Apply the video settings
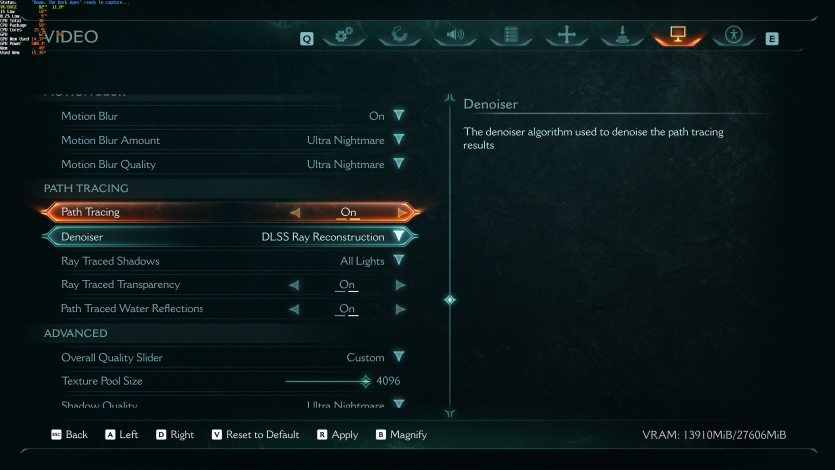This screenshot has width=835, height=470. click(337, 435)
